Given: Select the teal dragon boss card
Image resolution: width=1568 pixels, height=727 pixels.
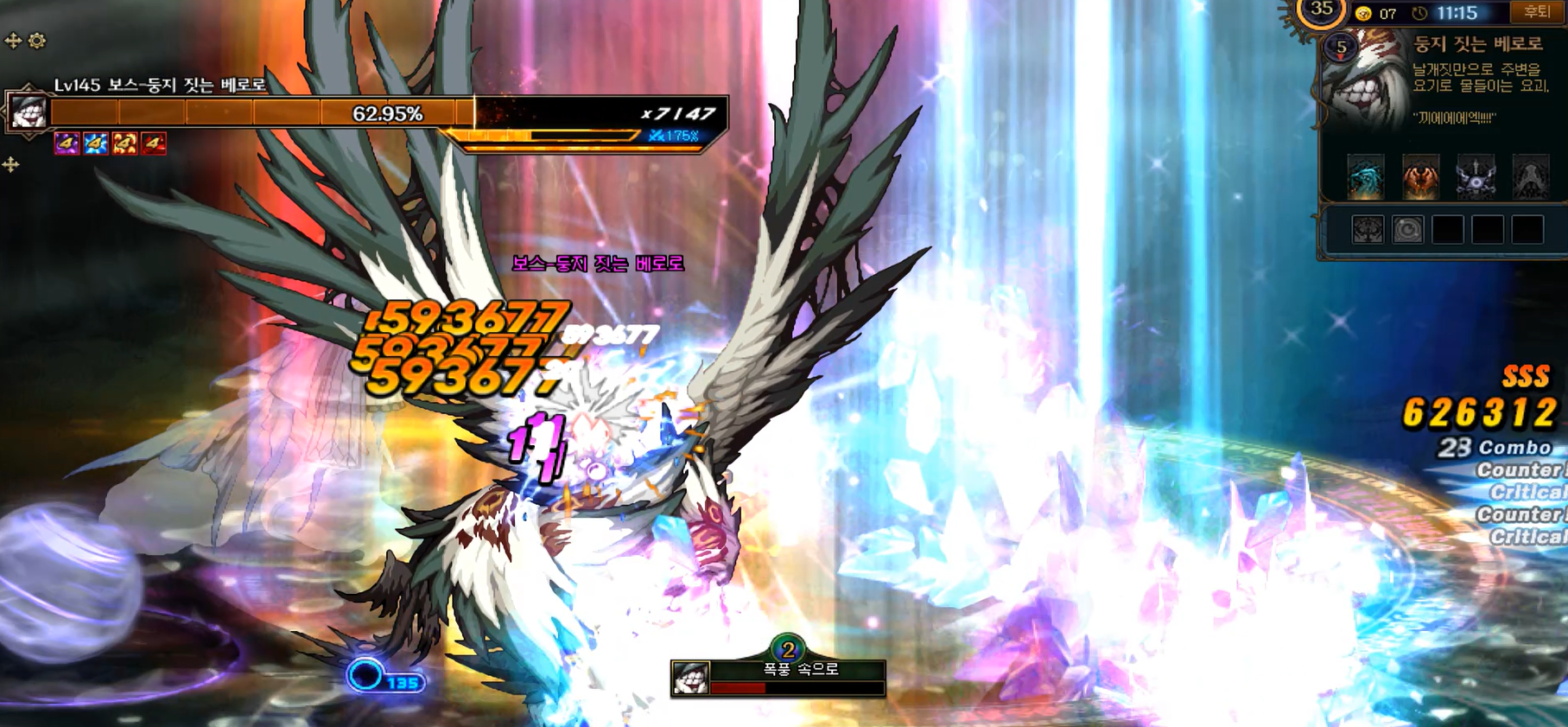Looking at the screenshot, I should pyautogui.click(x=1366, y=176).
